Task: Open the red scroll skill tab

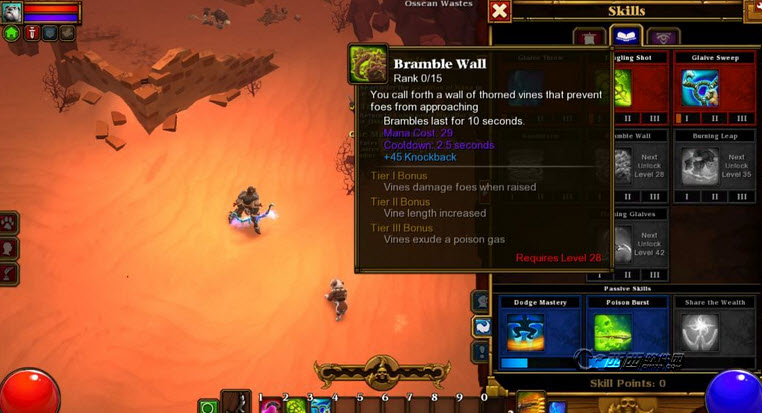Action: pyautogui.click(x=589, y=38)
